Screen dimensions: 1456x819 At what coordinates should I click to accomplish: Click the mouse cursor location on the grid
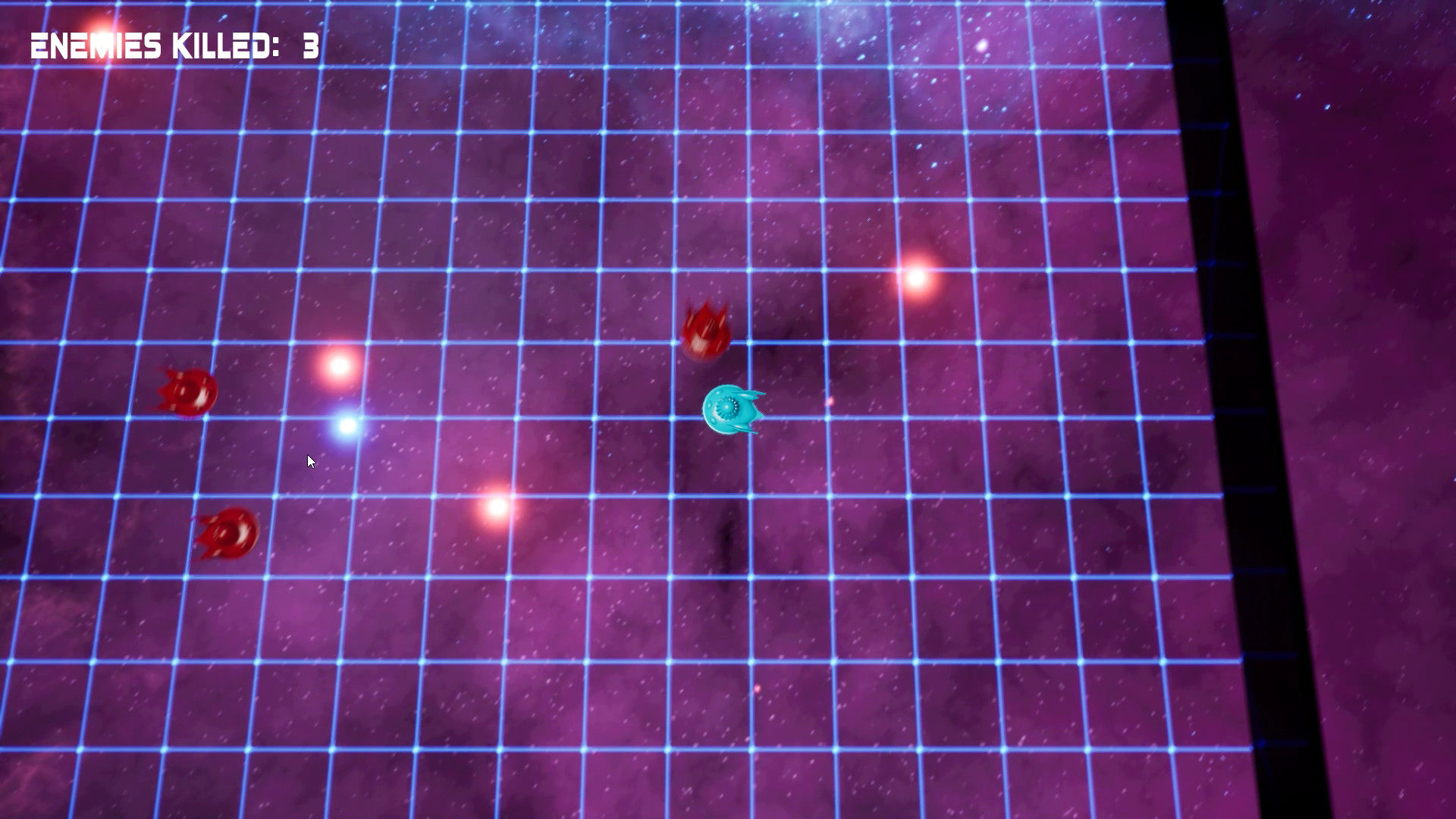pyautogui.click(x=310, y=461)
